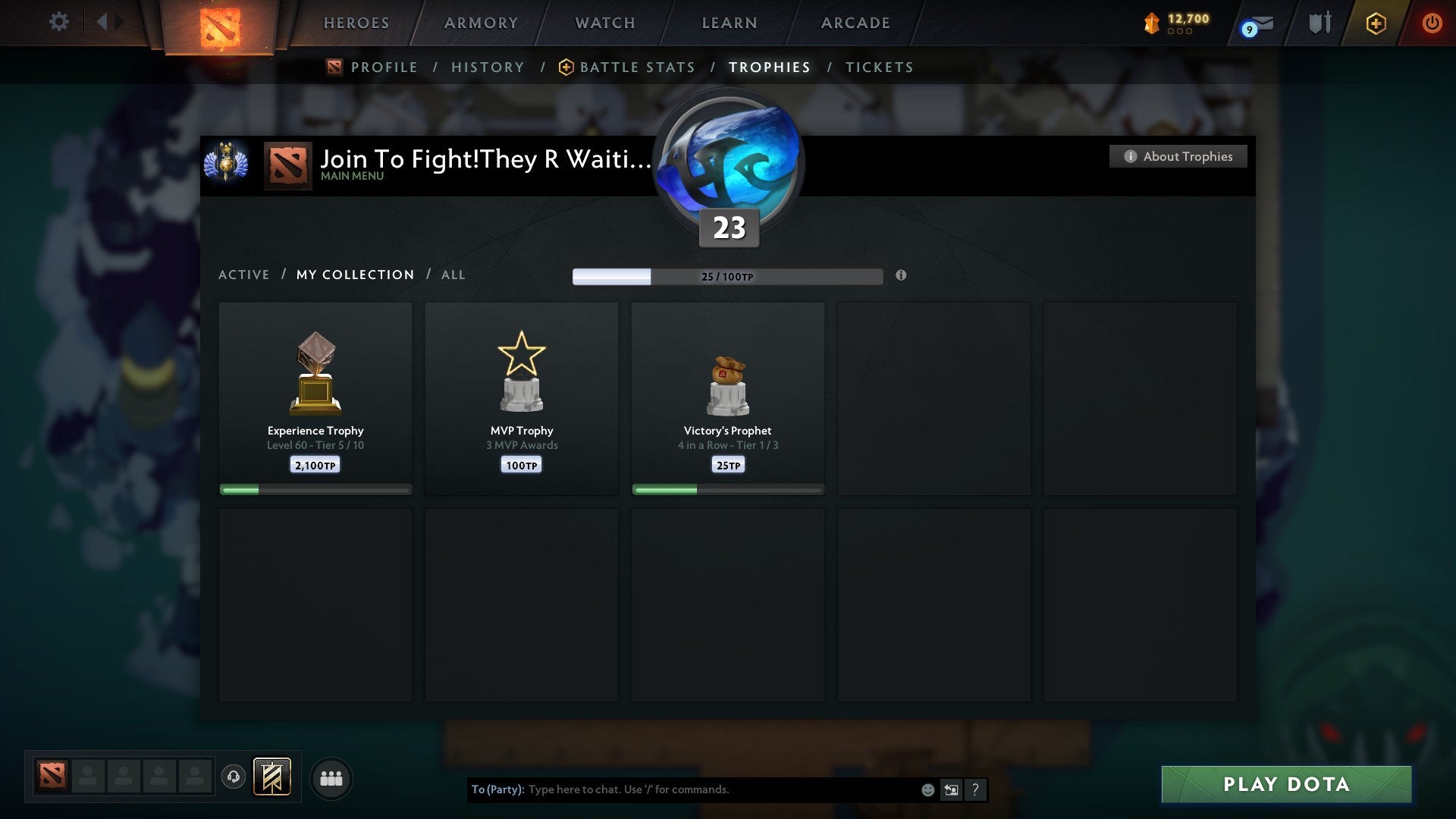Click the 25/100TP progress bar
The width and height of the screenshot is (1456, 819).
[728, 277]
